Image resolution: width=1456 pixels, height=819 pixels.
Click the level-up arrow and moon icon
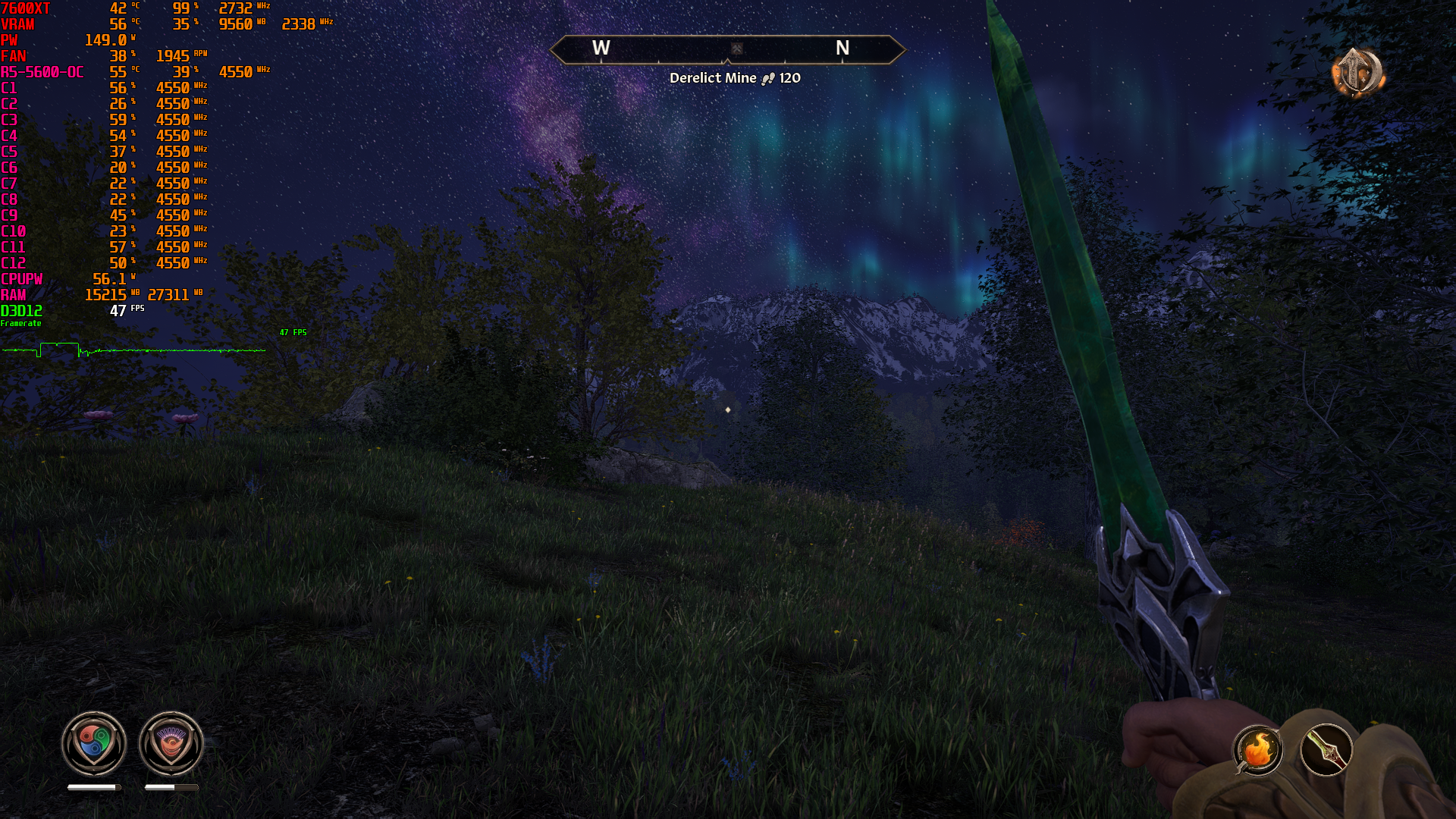(x=1357, y=73)
